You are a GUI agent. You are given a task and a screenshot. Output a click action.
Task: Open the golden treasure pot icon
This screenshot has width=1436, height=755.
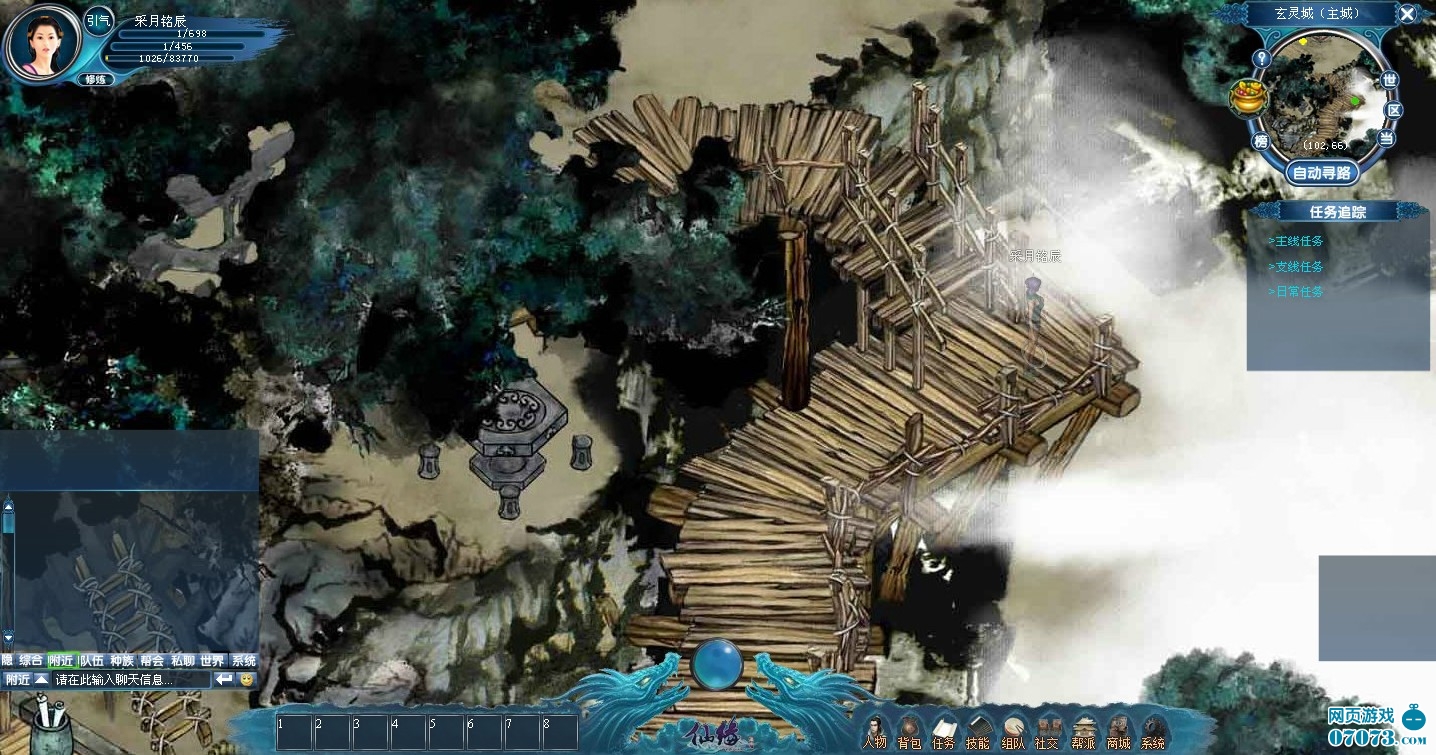click(x=1248, y=98)
